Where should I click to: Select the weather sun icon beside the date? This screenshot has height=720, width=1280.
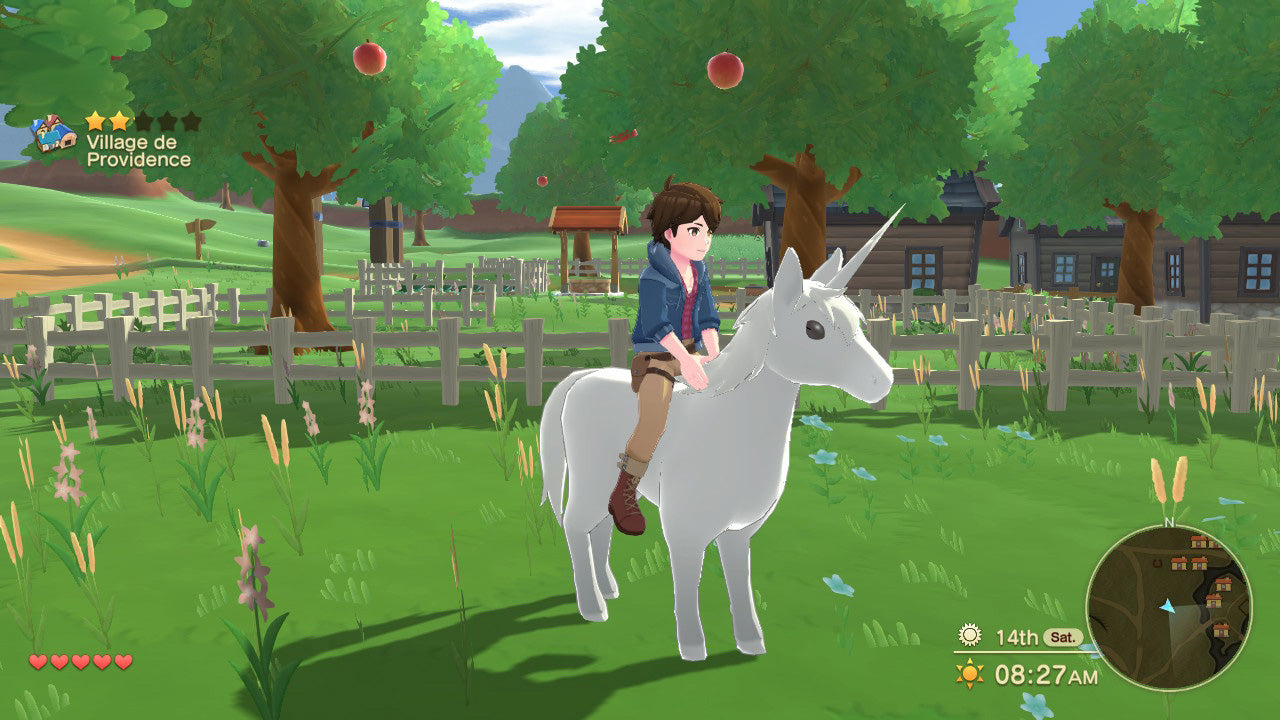(969, 635)
